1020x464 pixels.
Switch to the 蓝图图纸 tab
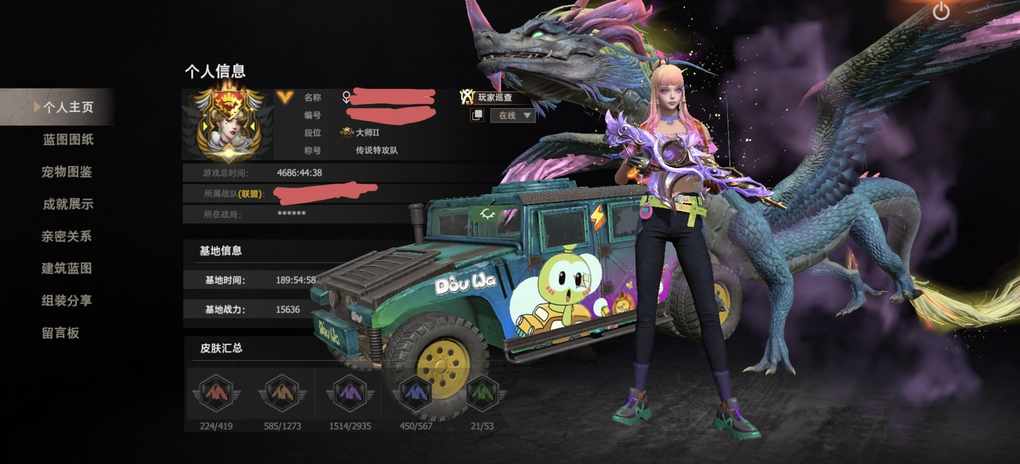(67, 139)
